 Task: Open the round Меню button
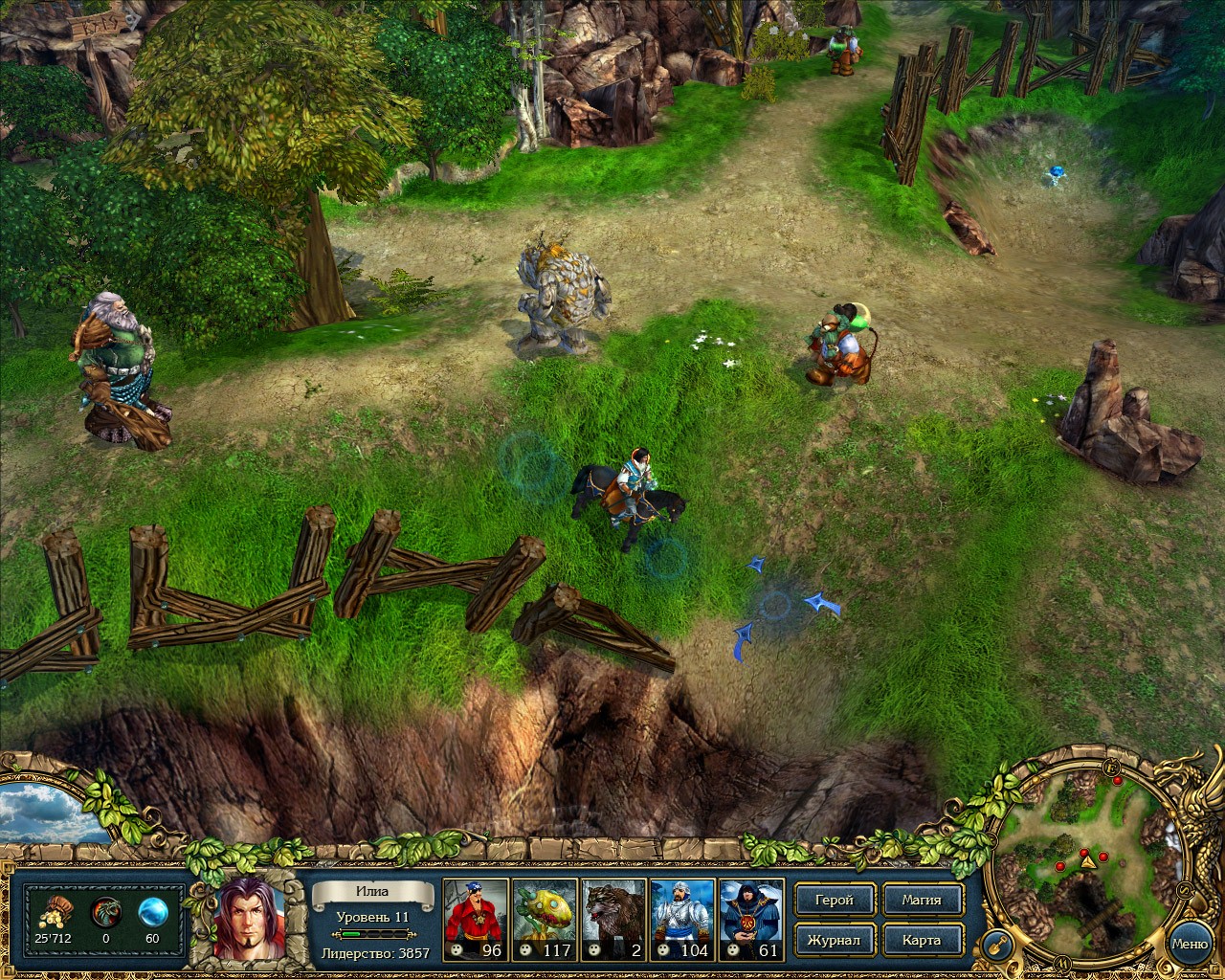1190,944
